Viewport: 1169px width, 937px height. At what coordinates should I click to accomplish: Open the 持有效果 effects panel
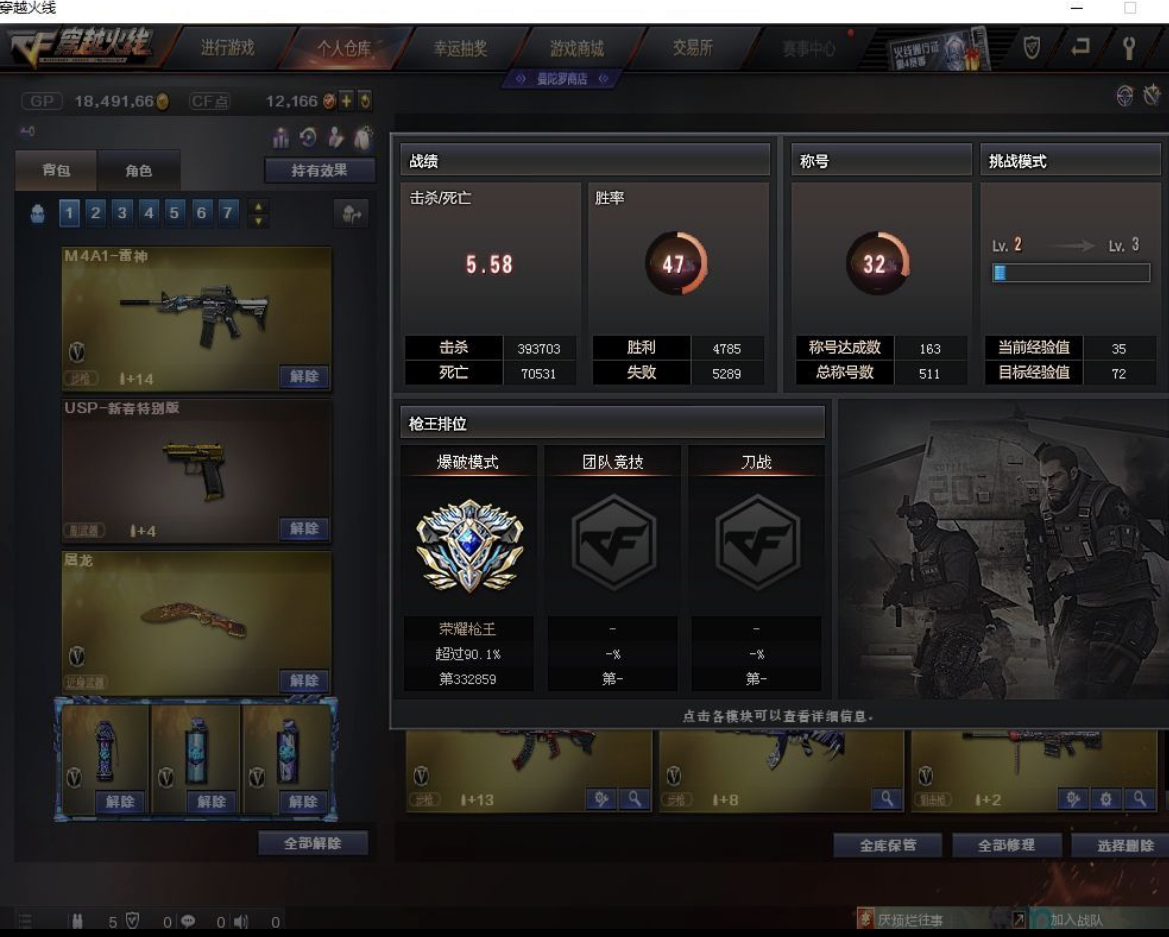click(319, 171)
